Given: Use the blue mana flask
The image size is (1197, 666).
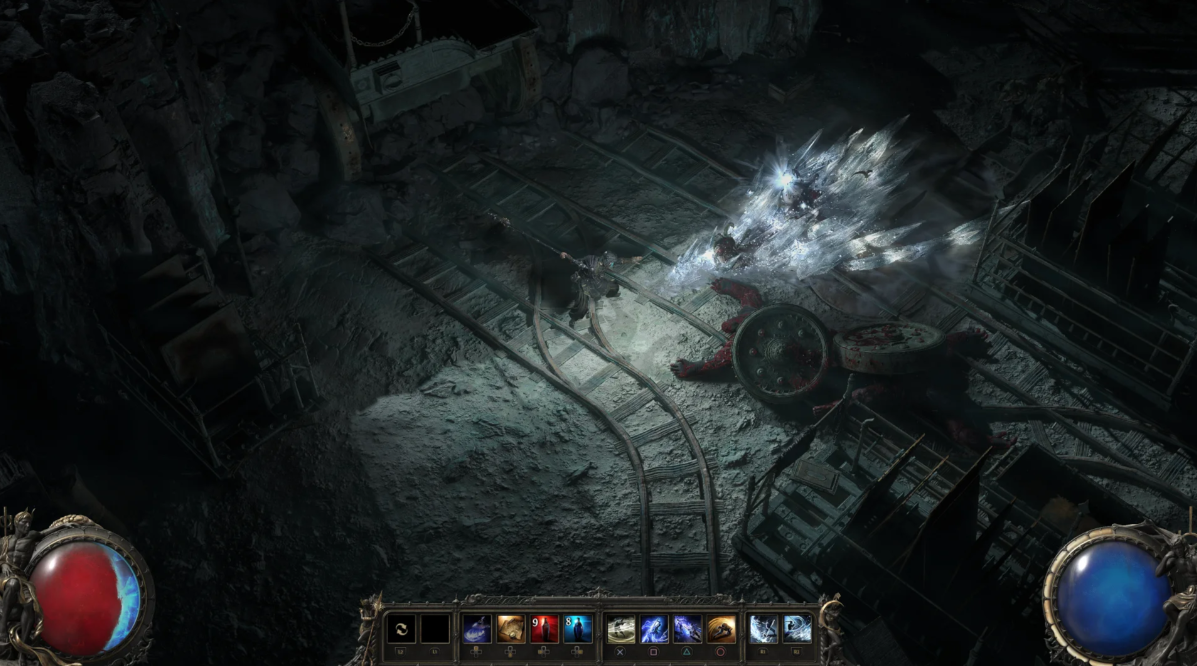Looking at the screenshot, I should [x=578, y=628].
